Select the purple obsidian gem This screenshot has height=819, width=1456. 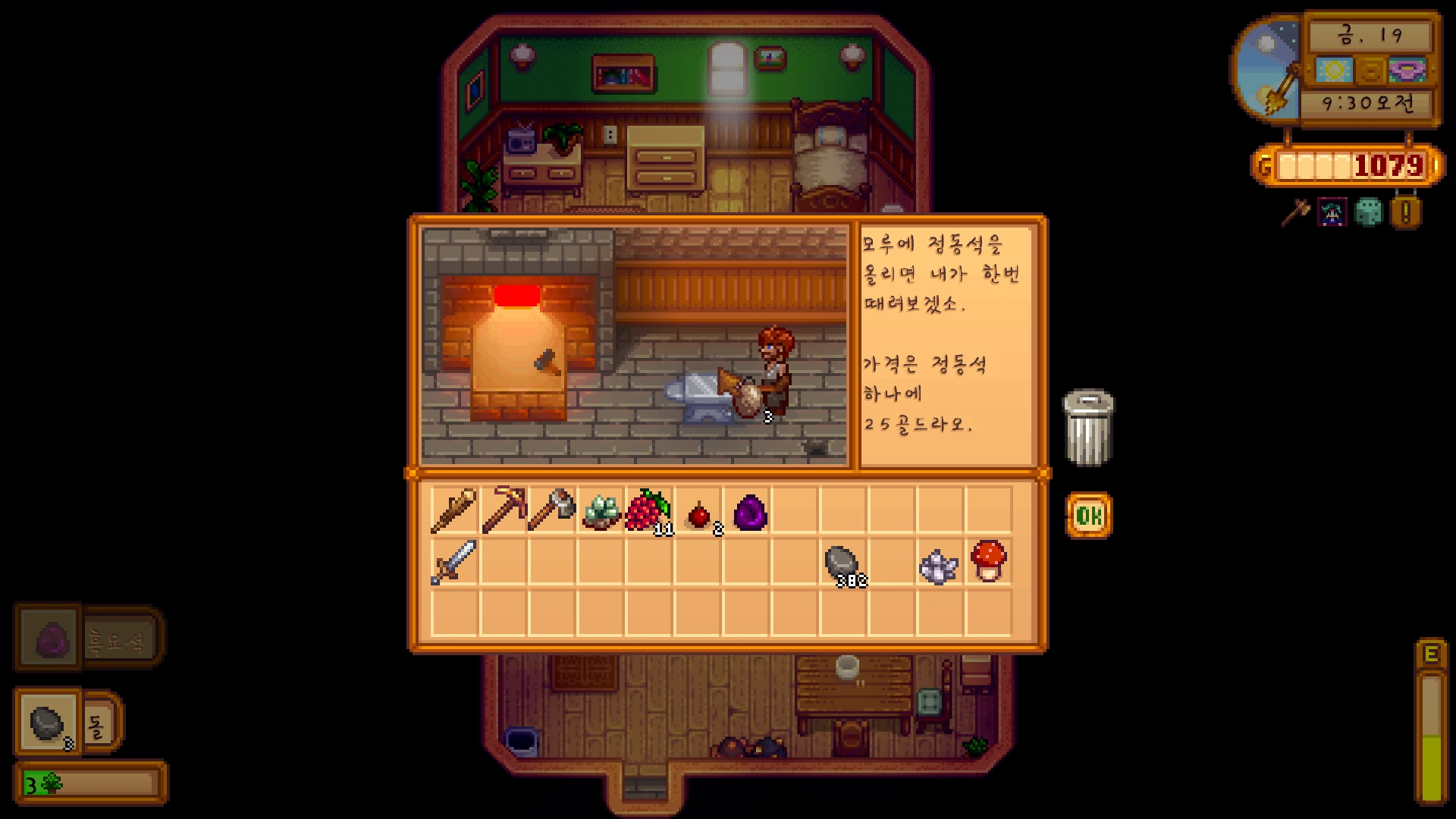pyautogui.click(x=750, y=512)
